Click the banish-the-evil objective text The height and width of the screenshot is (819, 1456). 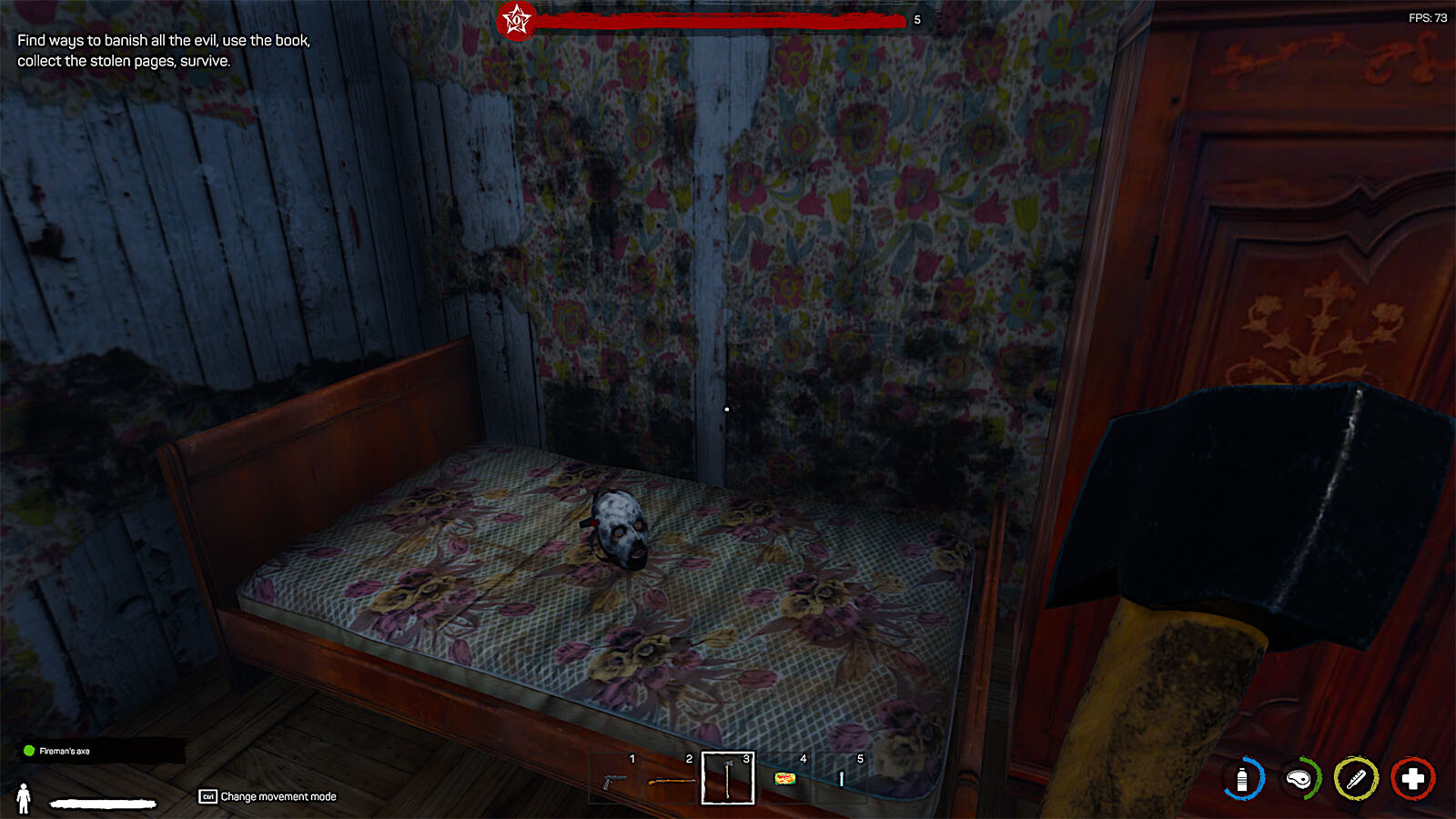164,51
